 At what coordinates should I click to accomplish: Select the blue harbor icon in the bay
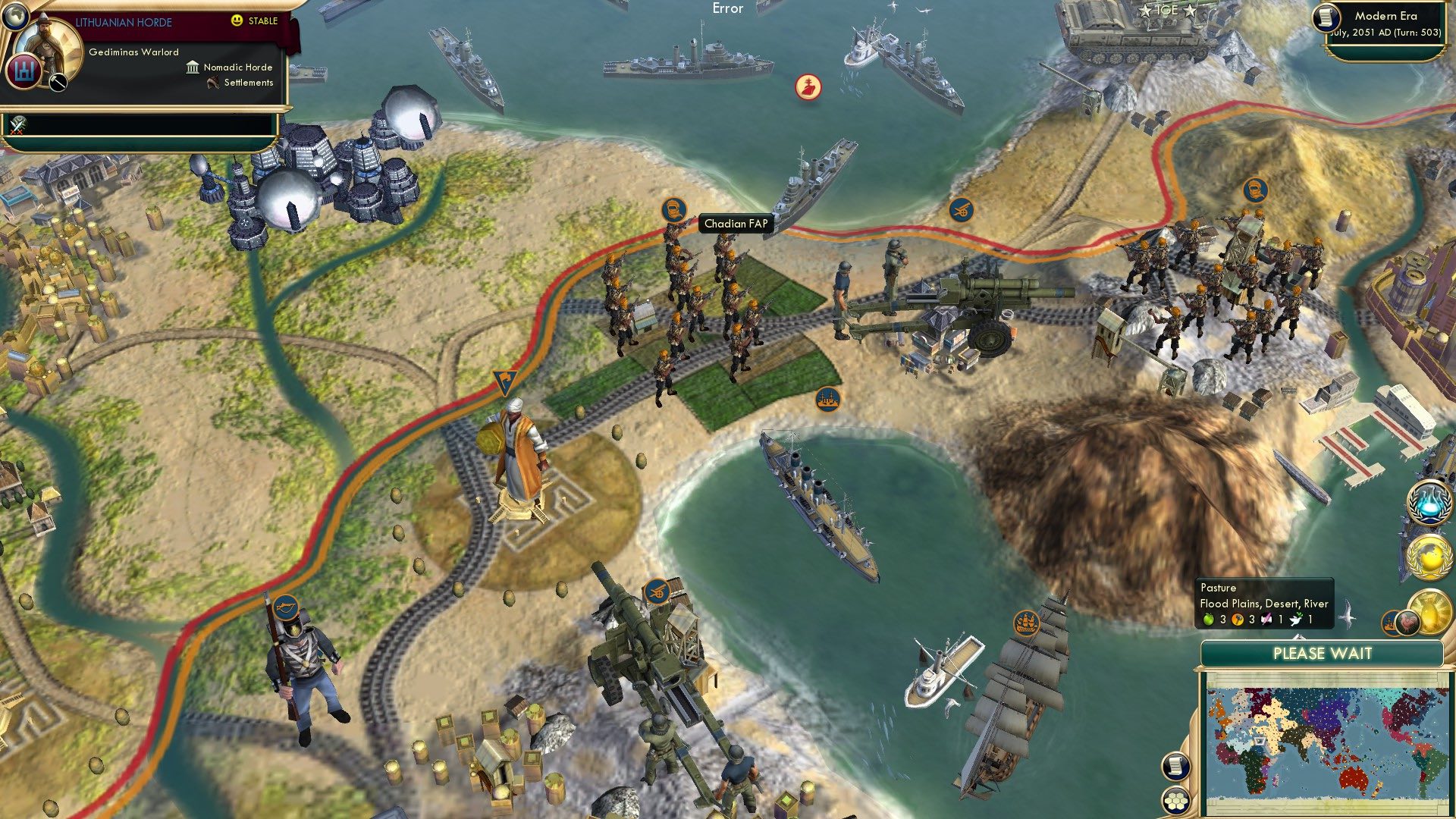pos(830,400)
